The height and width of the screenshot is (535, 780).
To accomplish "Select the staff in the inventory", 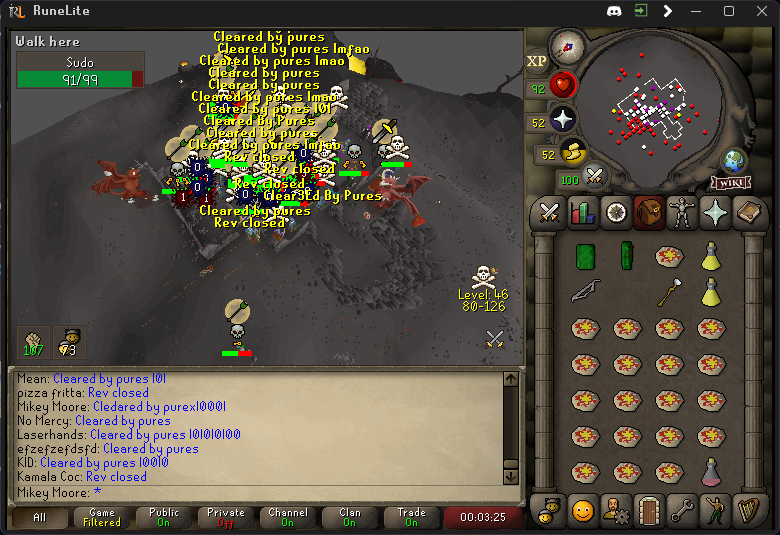I will tap(668, 293).
